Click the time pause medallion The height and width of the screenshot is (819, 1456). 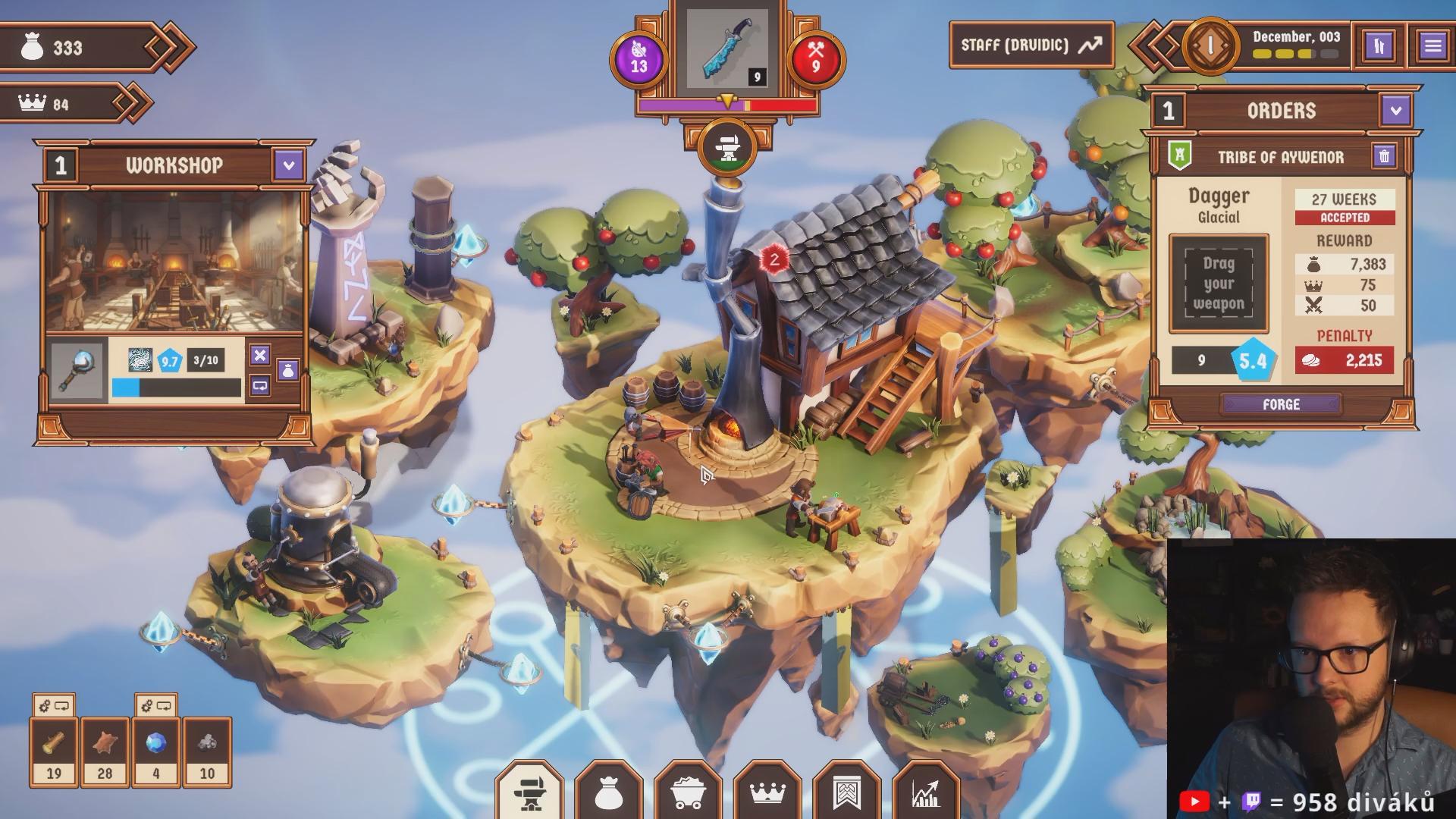tap(1210, 45)
